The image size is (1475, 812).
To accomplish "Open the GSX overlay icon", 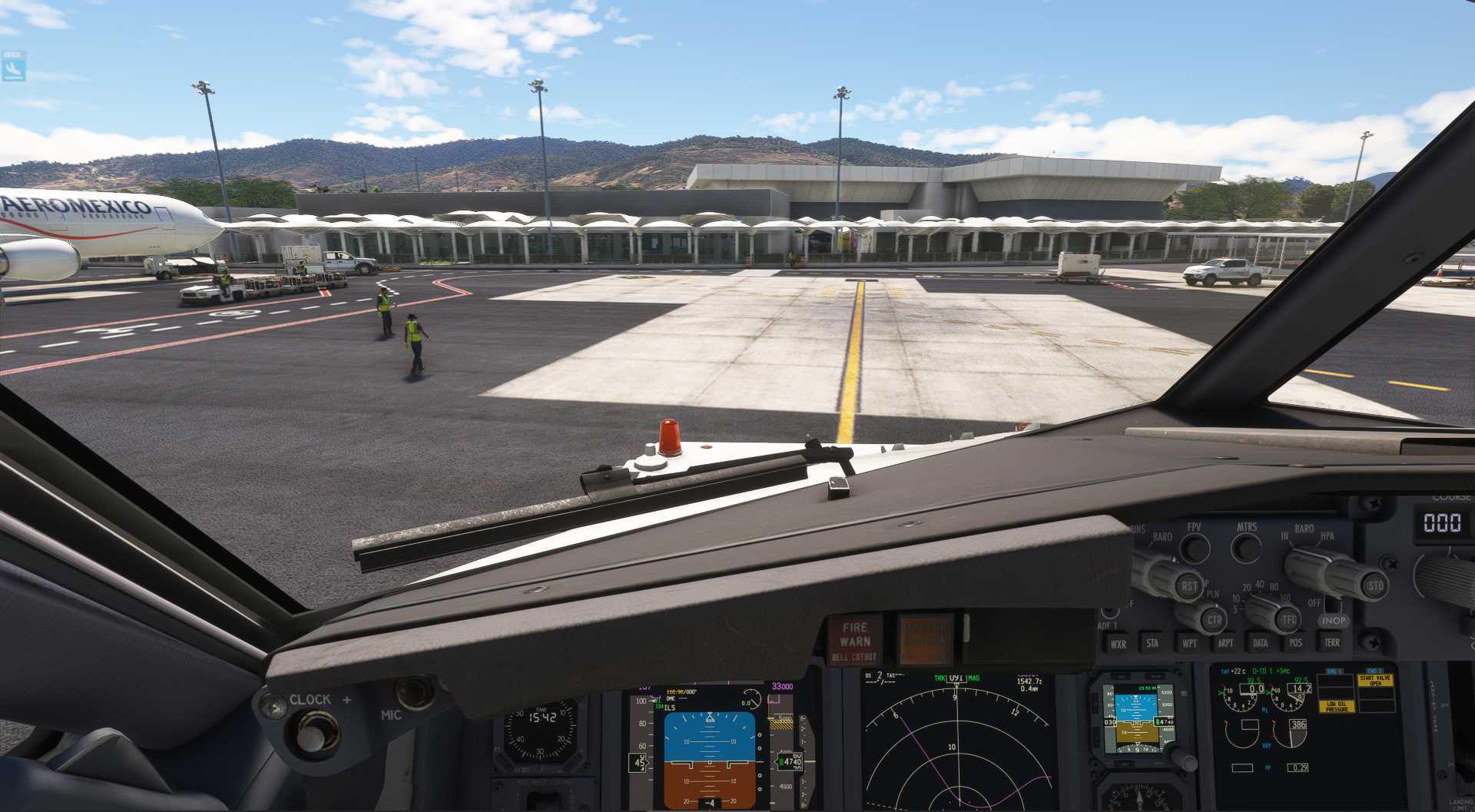I will click(x=14, y=67).
